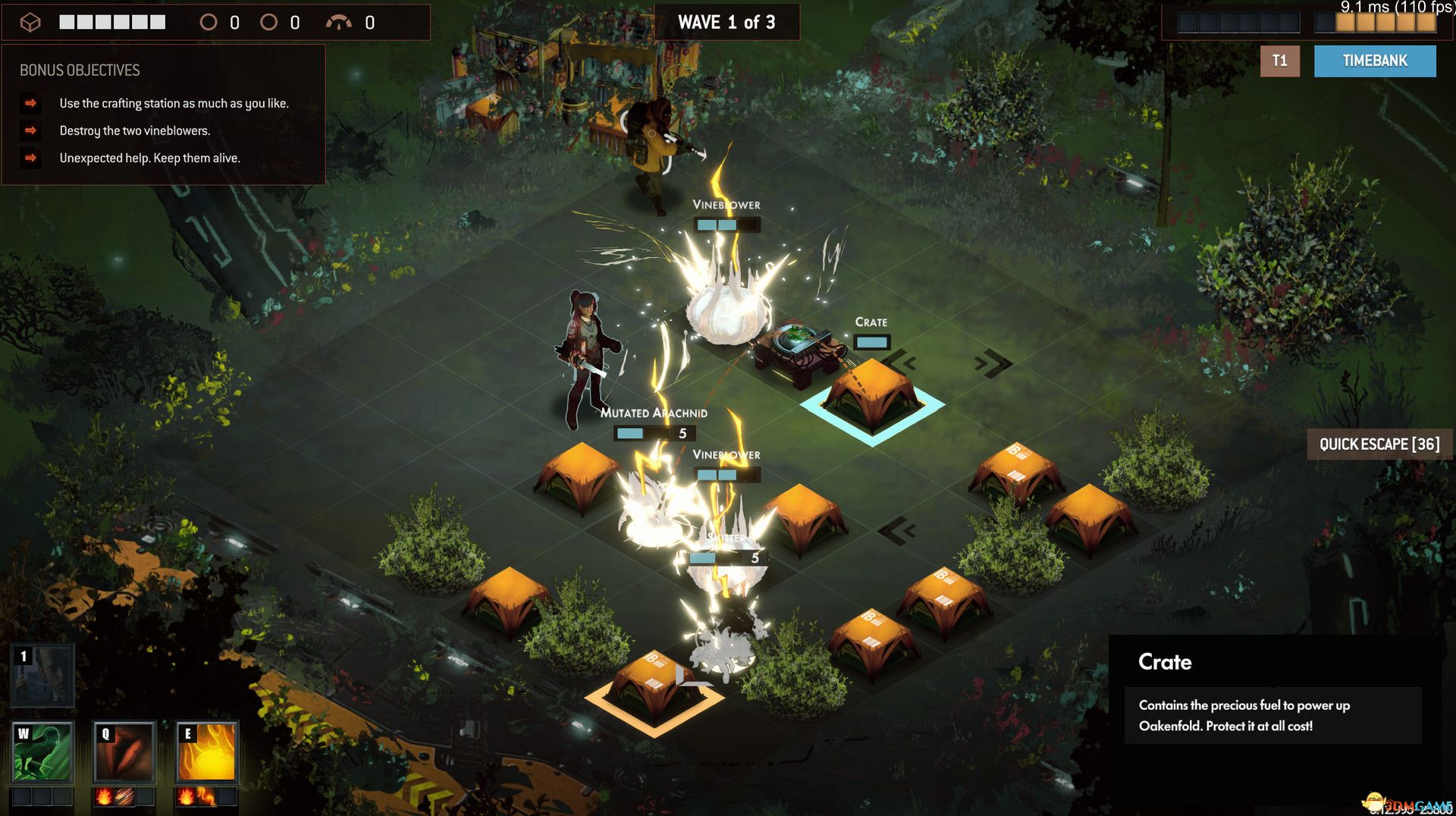Select the 'Destroy the two vineblowers' objective
Screen dimensions: 1456x816
point(135,130)
